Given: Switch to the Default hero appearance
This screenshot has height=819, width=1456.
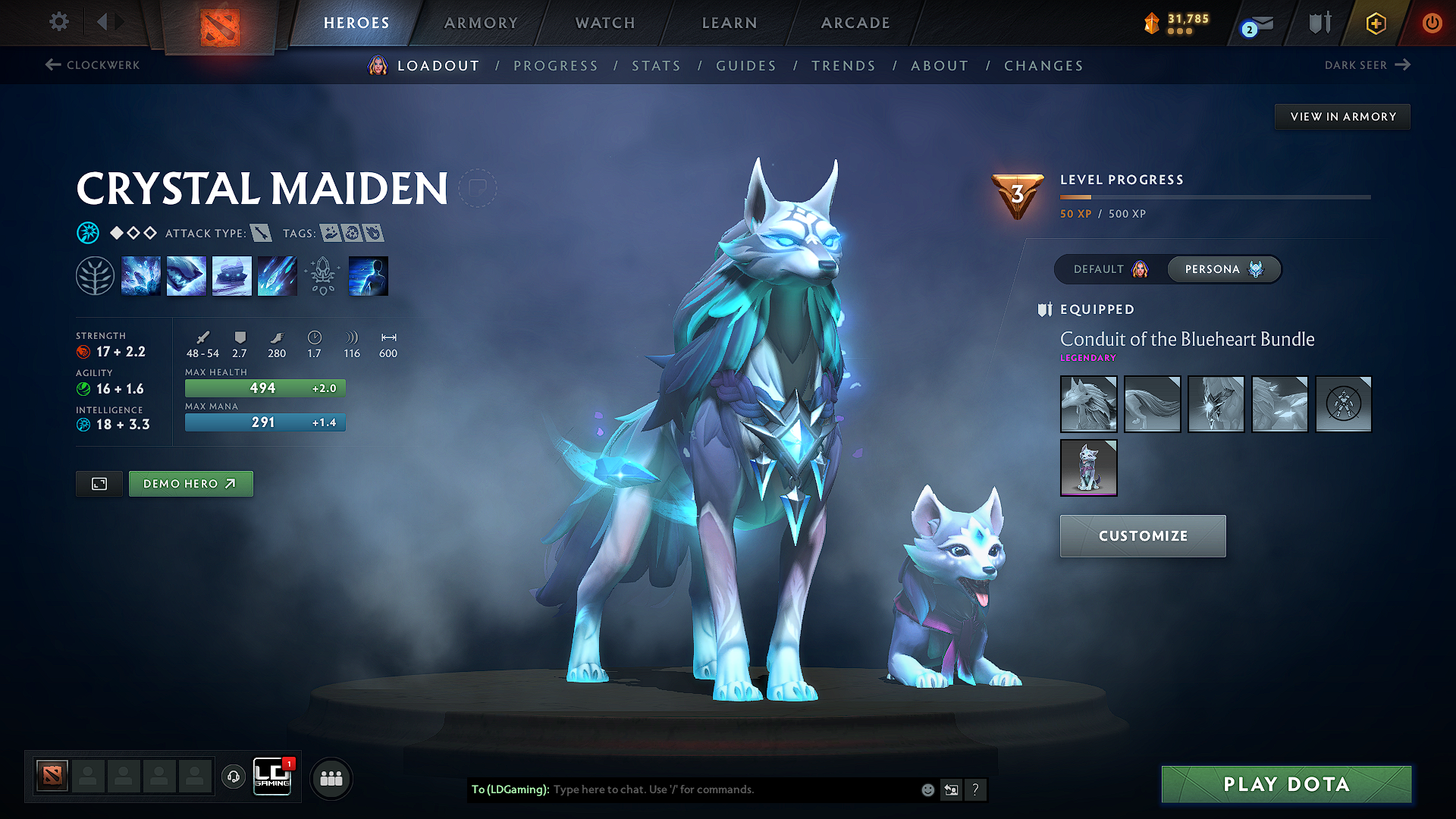Looking at the screenshot, I should [1109, 269].
